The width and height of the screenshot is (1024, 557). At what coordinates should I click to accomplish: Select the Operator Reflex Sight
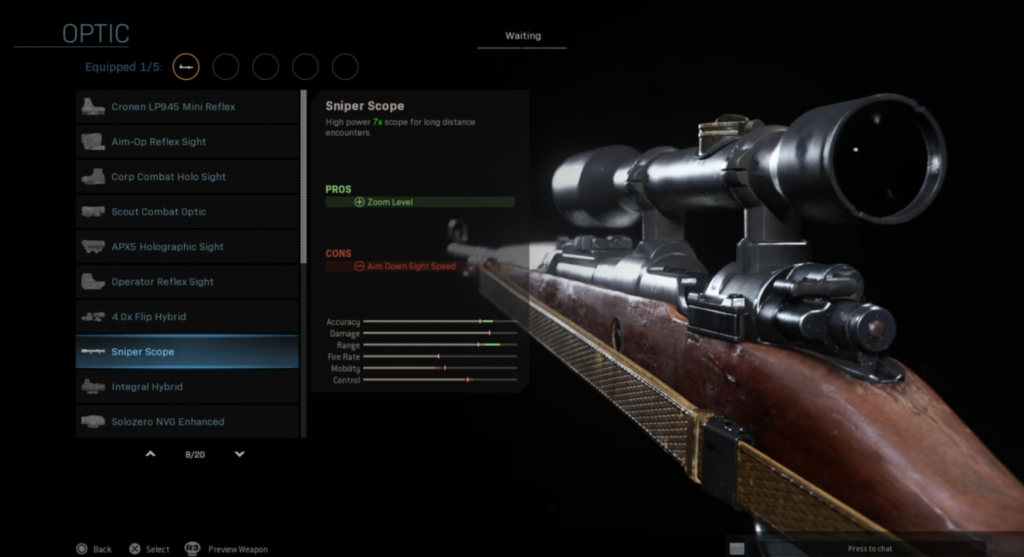pos(187,282)
